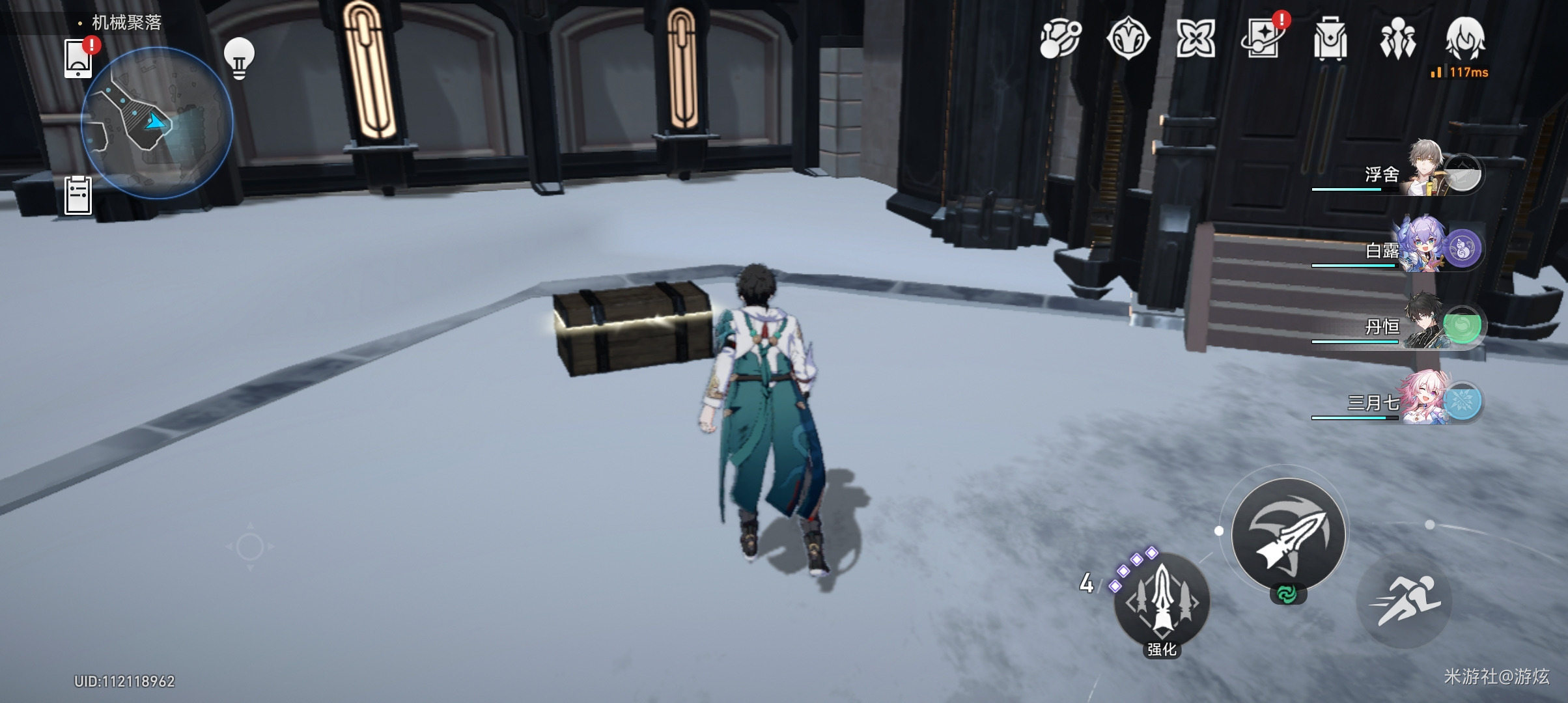Image resolution: width=1568 pixels, height=703 pixels.
Task: Tap the sprint running-figure button
Action: point(1405,601)
